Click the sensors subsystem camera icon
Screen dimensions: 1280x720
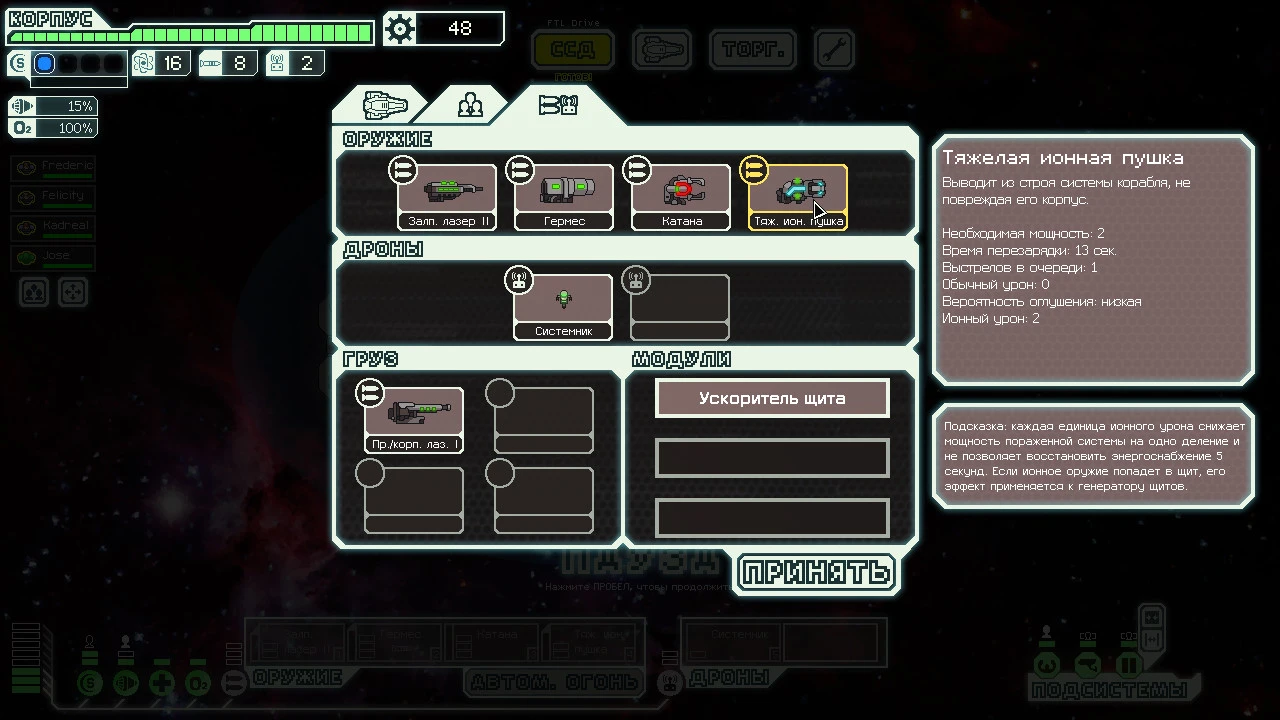tap(1087, 665)
